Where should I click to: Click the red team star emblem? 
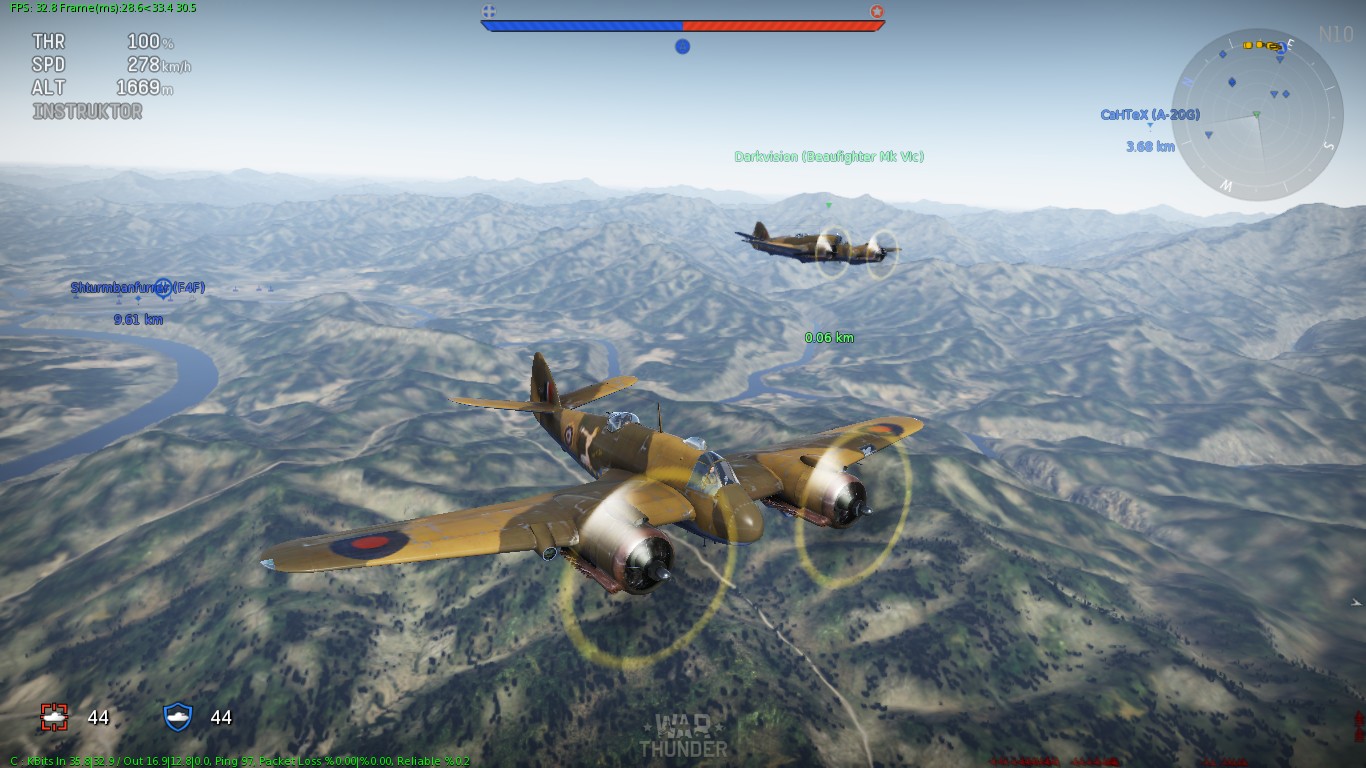[x=877, y=12]
